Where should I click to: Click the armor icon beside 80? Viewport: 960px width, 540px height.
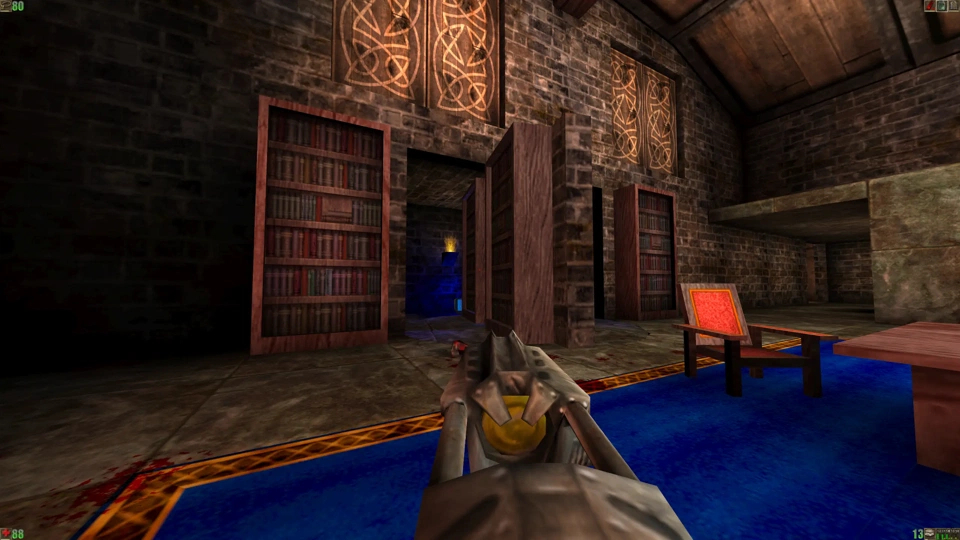click(5, 5)
